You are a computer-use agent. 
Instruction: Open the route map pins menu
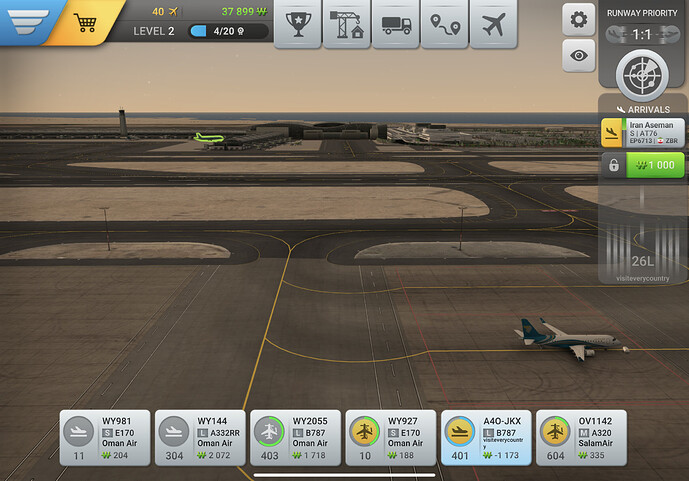click(445, 24)
